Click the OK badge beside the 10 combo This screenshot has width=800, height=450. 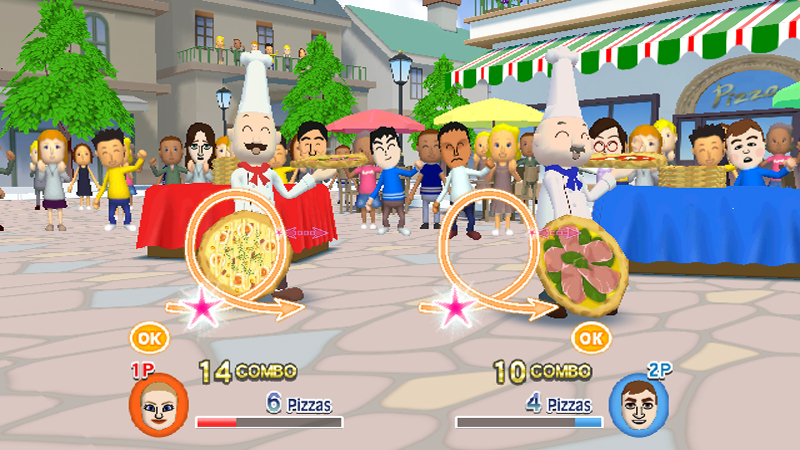click(x=592, y=338)
